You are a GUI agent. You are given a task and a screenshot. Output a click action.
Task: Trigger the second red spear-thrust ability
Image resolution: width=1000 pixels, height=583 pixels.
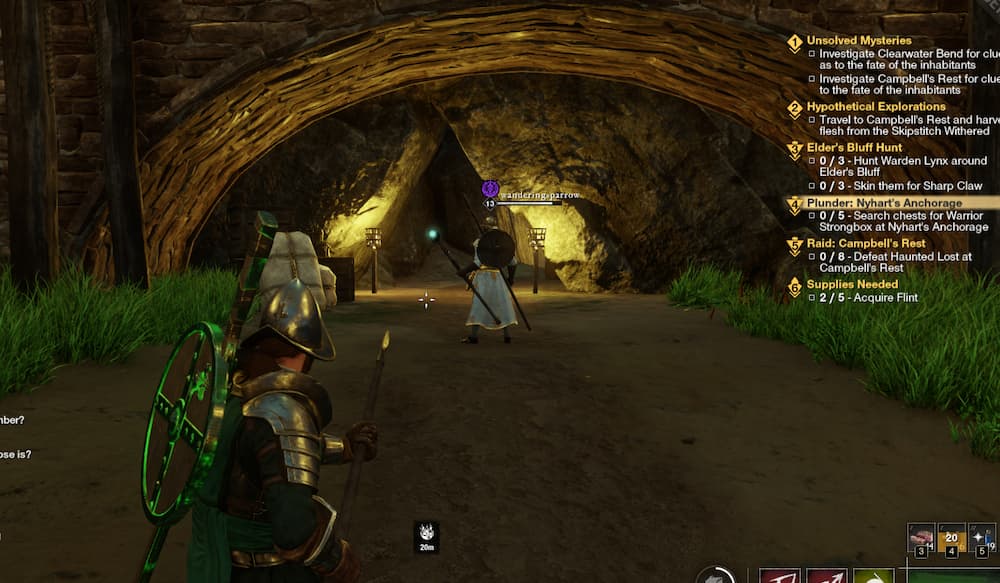(x=826, y=576)
